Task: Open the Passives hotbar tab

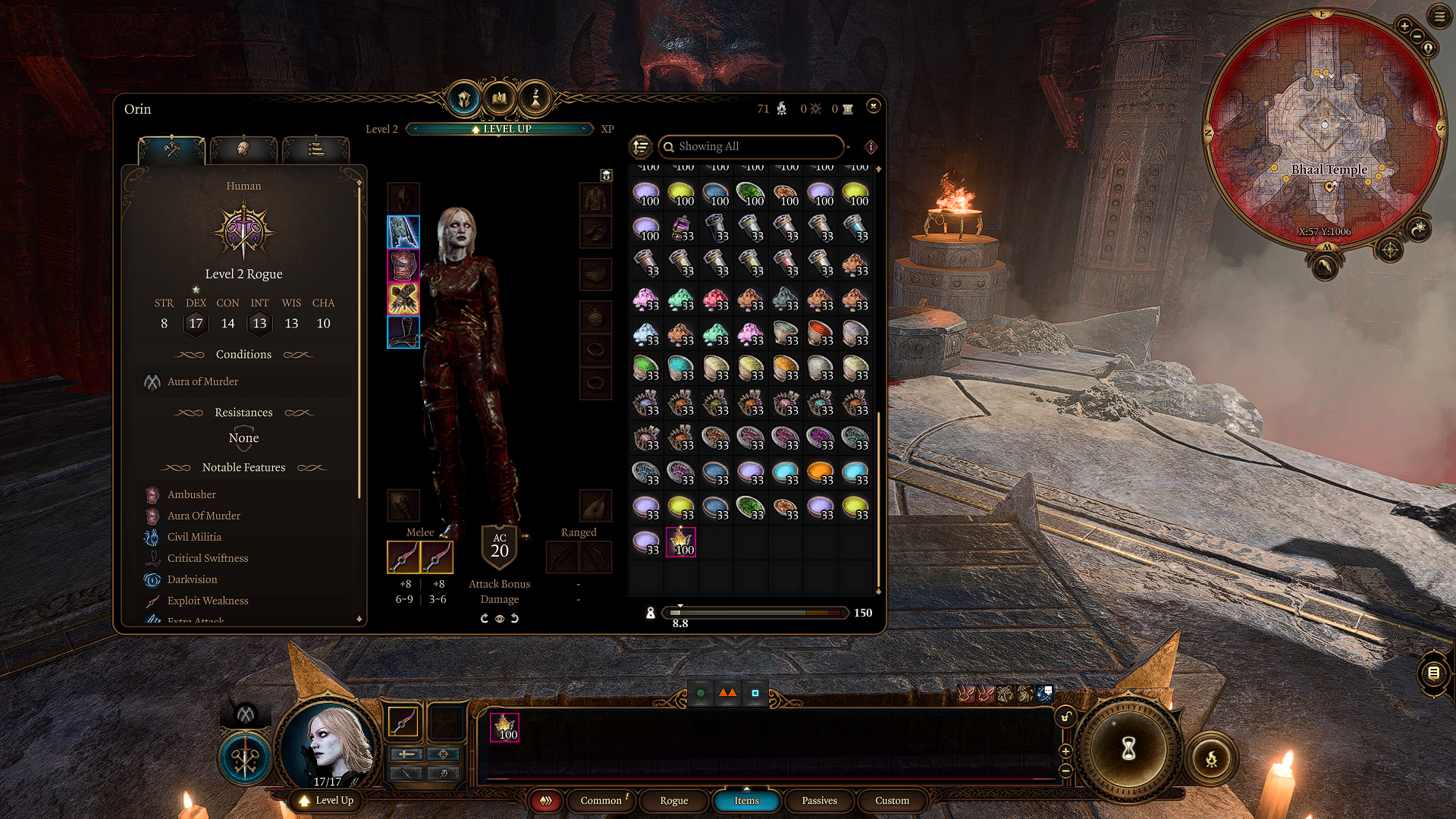Action: 819,801
